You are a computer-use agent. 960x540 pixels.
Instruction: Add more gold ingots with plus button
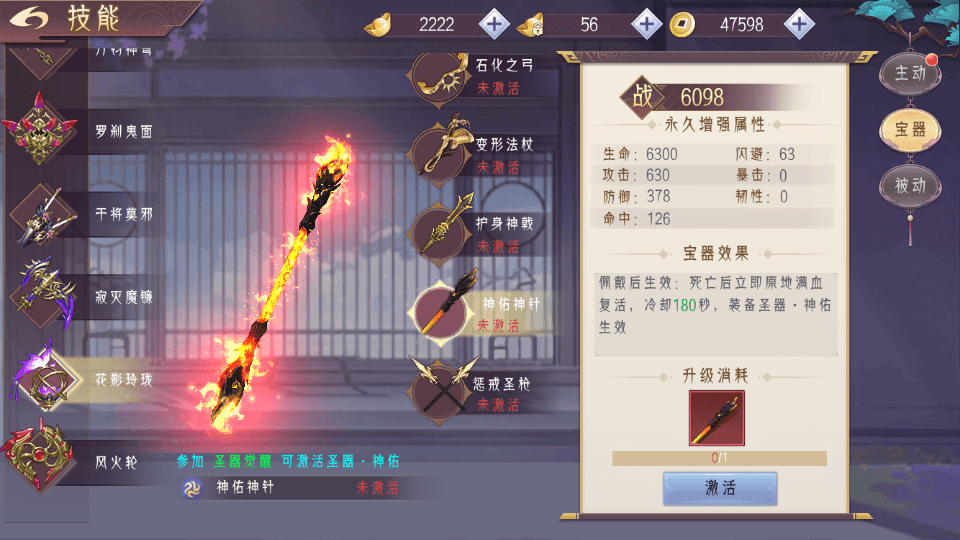point(494,24)
